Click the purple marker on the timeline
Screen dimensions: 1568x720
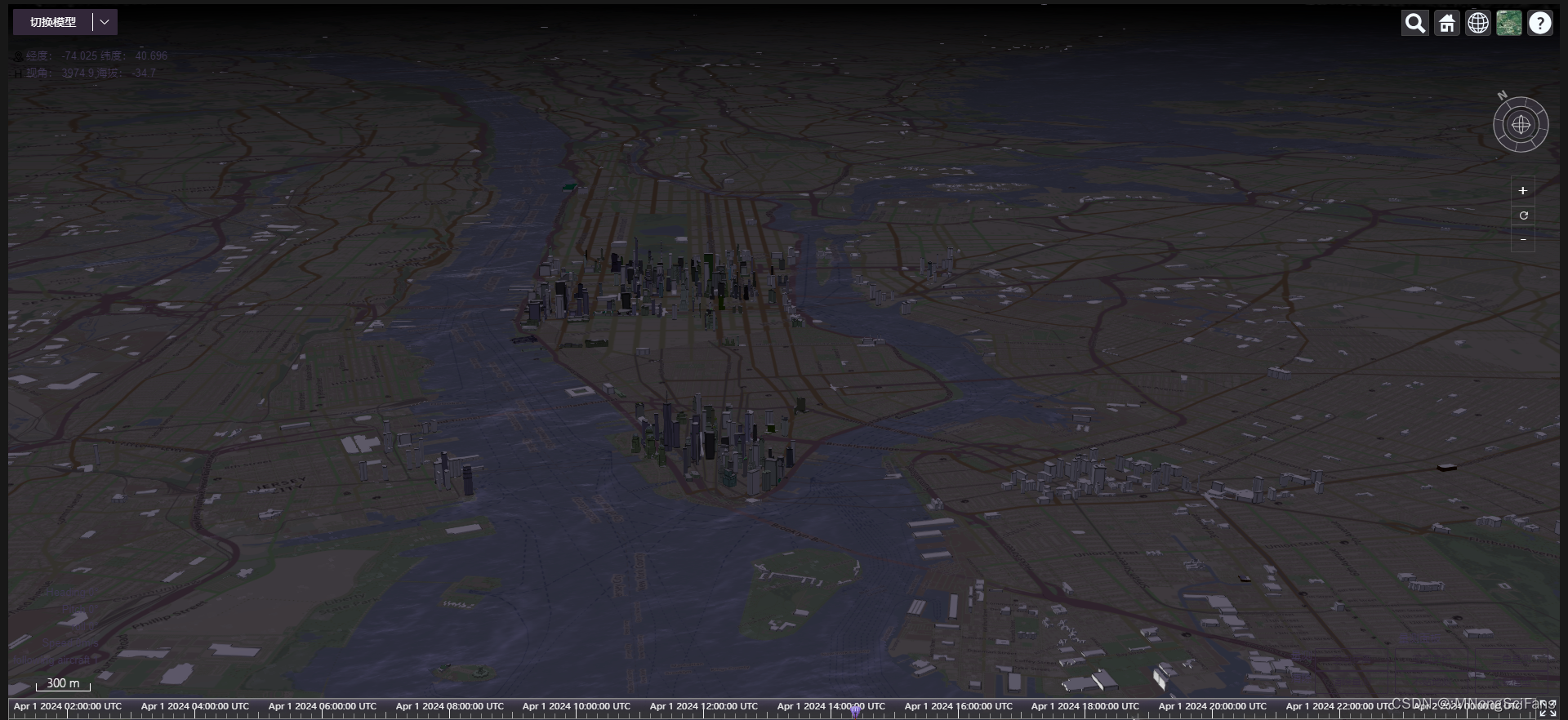coord(854,711)
